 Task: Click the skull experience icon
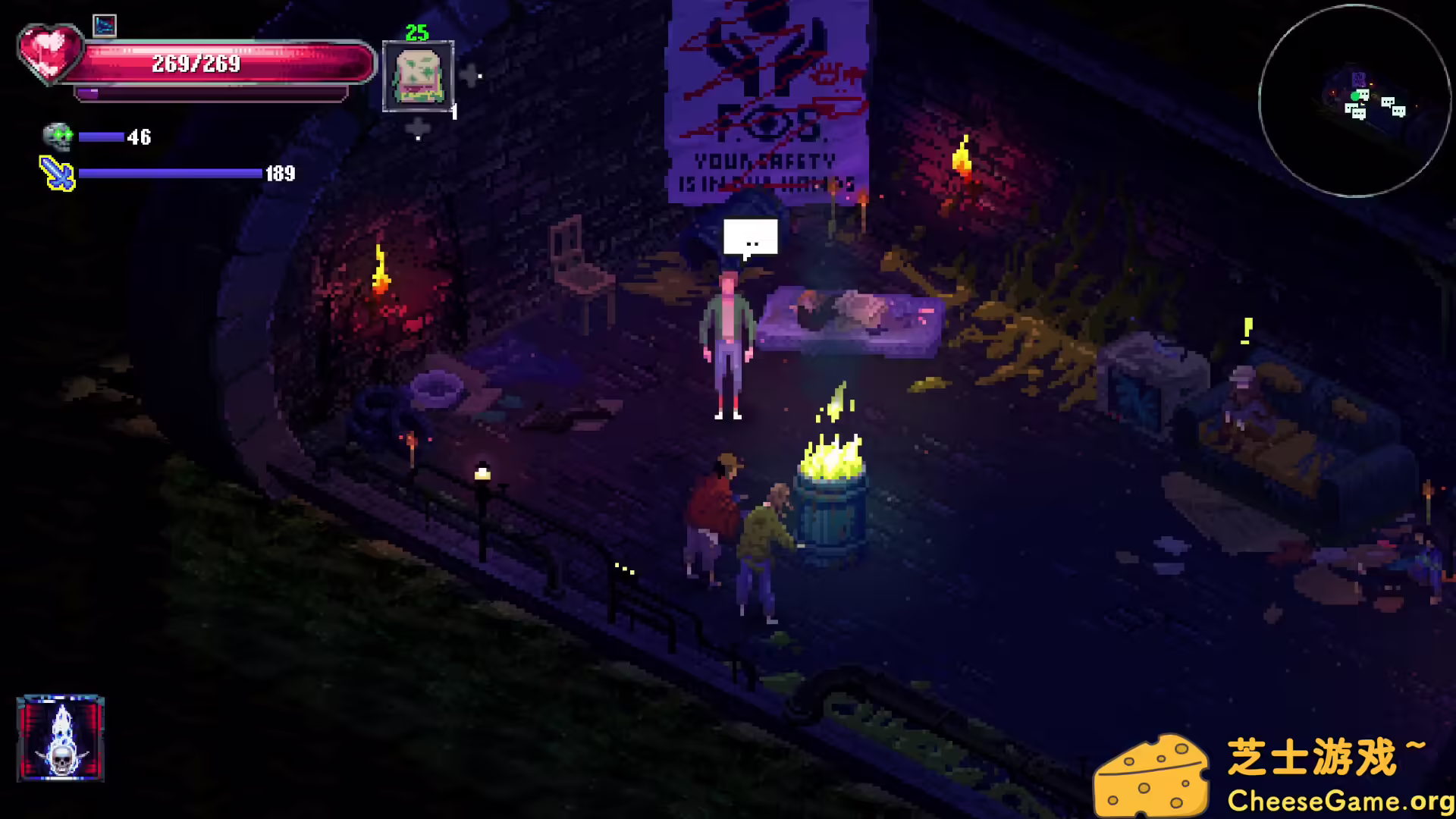pos(59,136)
